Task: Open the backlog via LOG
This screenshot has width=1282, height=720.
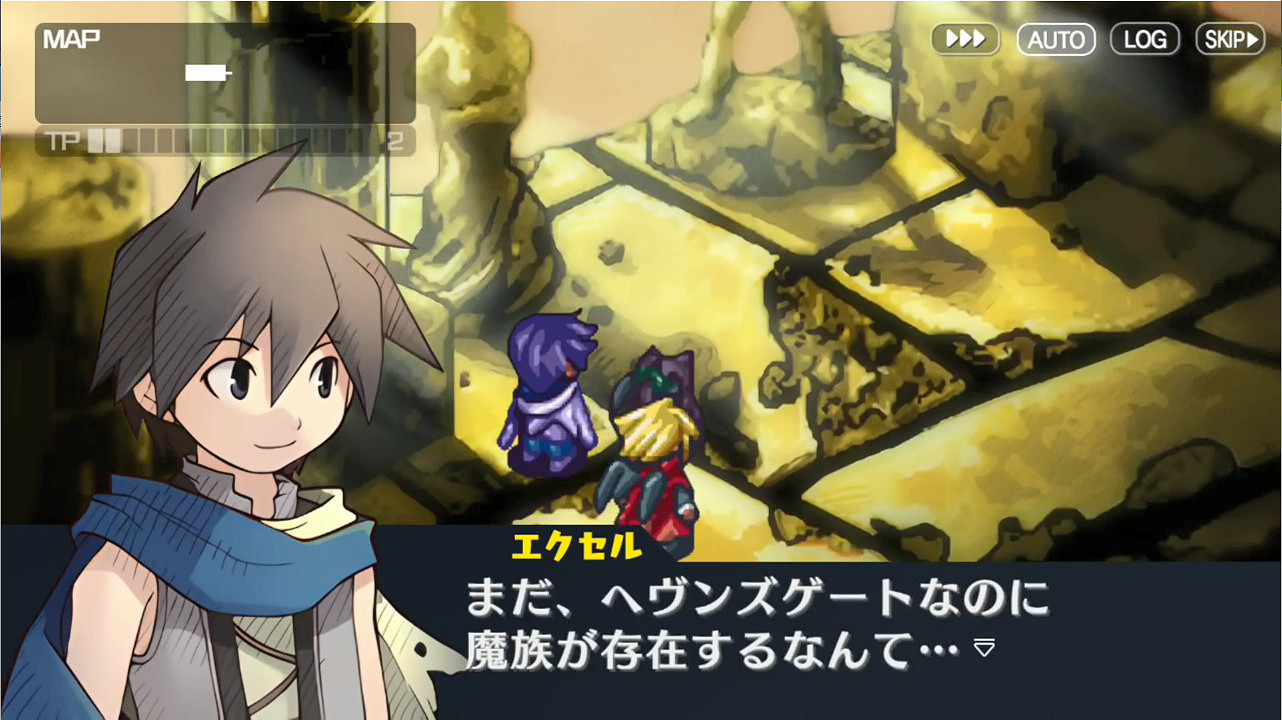Action: point(1144,39)
